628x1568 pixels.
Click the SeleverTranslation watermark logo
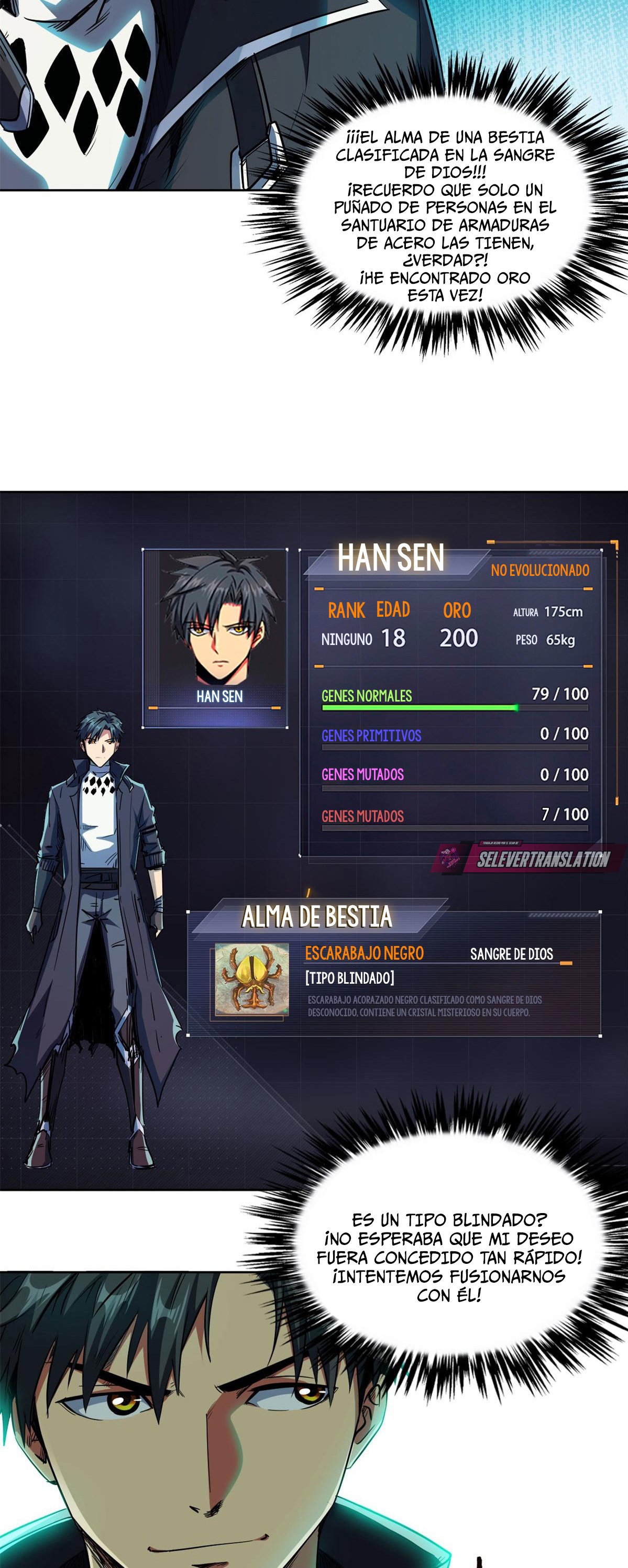(x=528, y=858)
